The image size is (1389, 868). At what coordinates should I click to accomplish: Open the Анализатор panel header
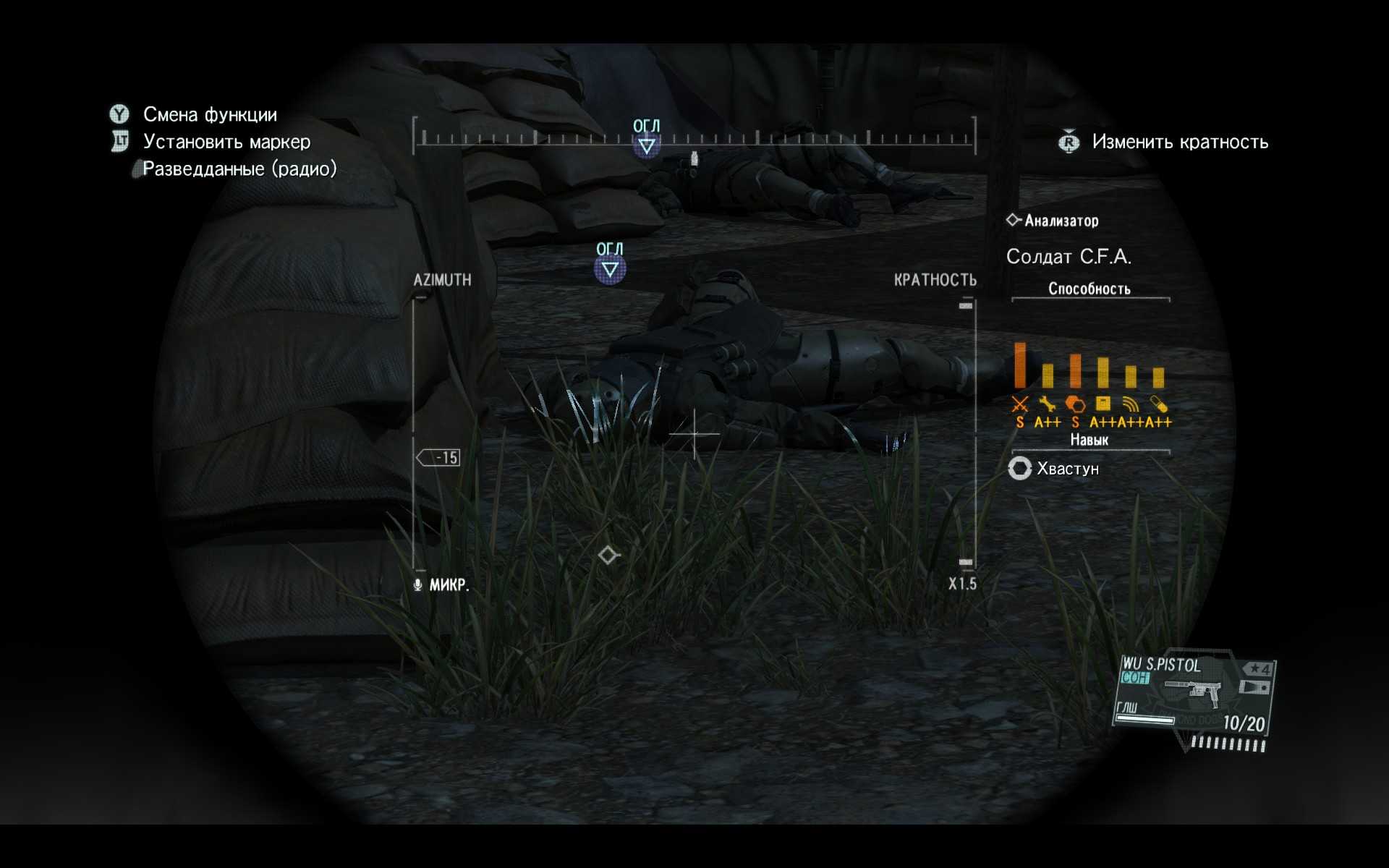[1053, 221]
